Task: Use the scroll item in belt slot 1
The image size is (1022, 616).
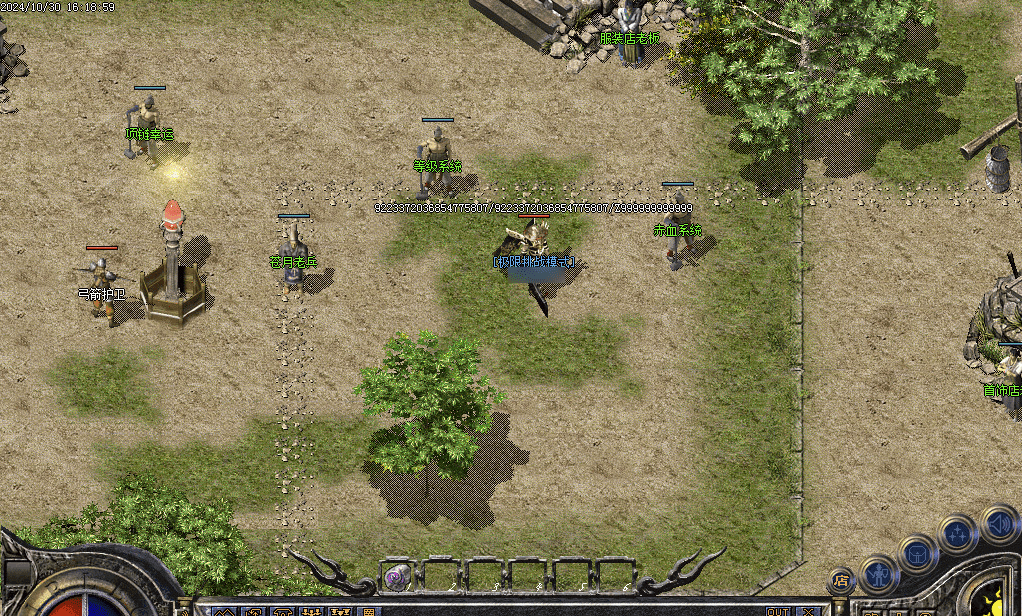Action: (398, 575)
